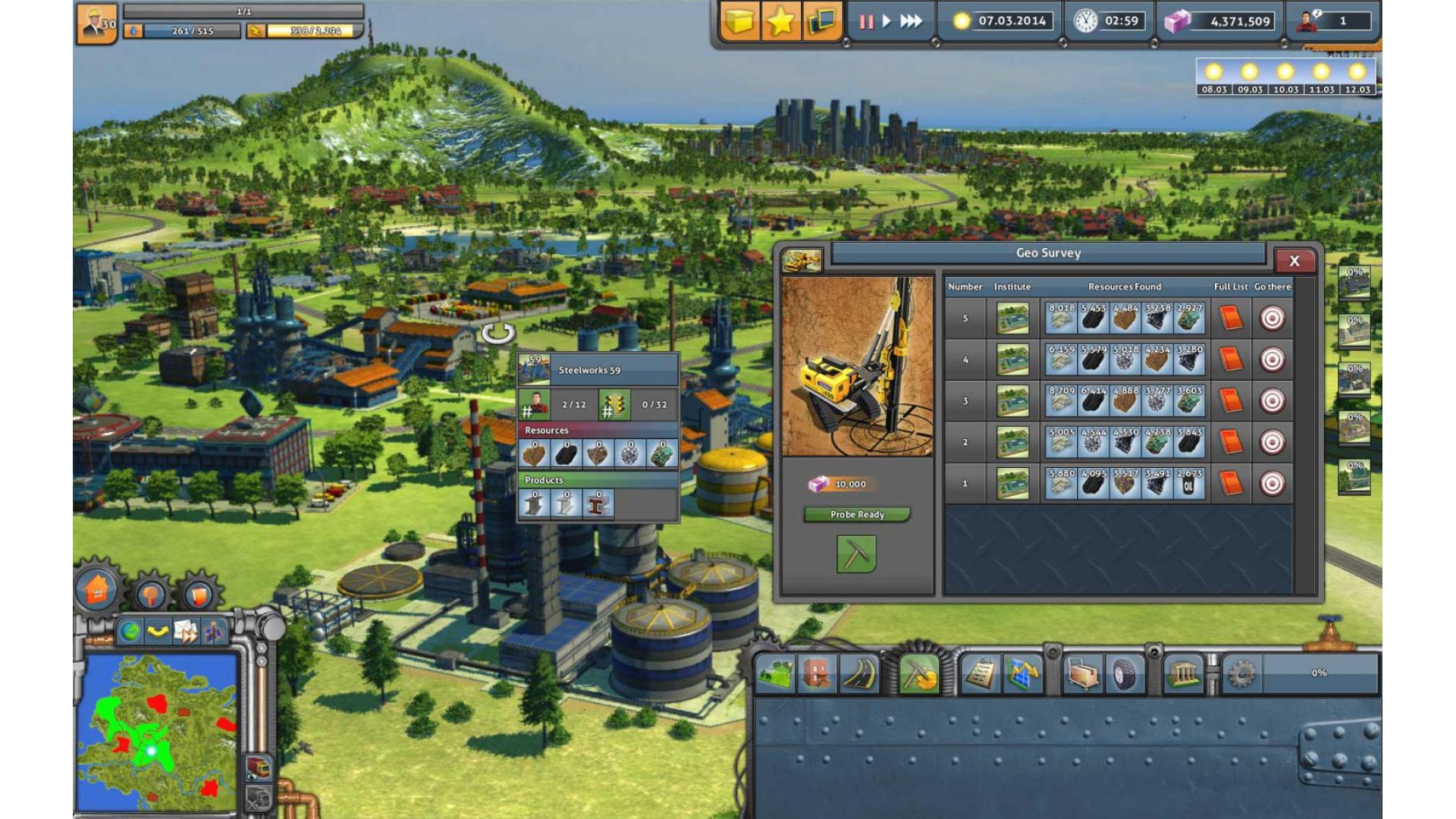The width and height of the screenshot is (1456, 819).
Task: Start a probe with the pickaxe button
Action: [x=856, y=554]
